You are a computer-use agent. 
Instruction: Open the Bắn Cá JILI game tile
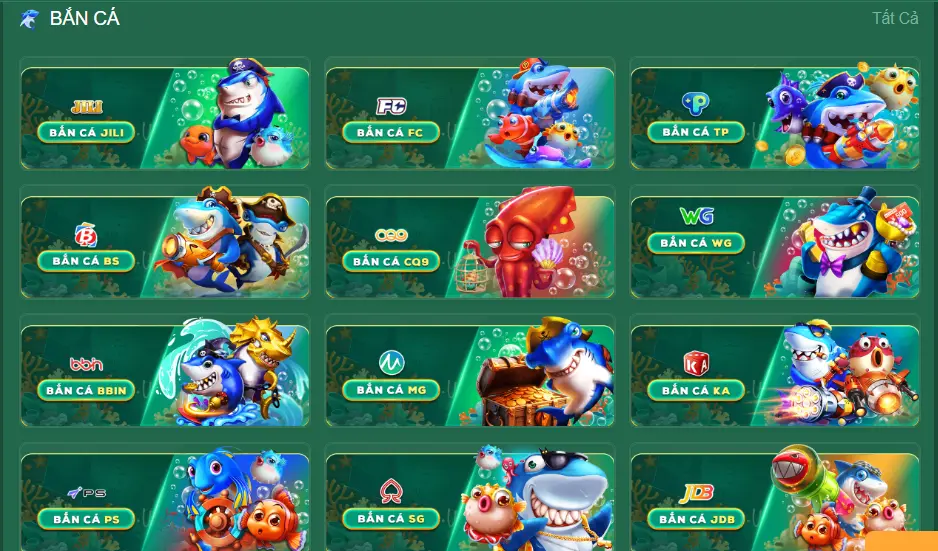coord(86,132)
